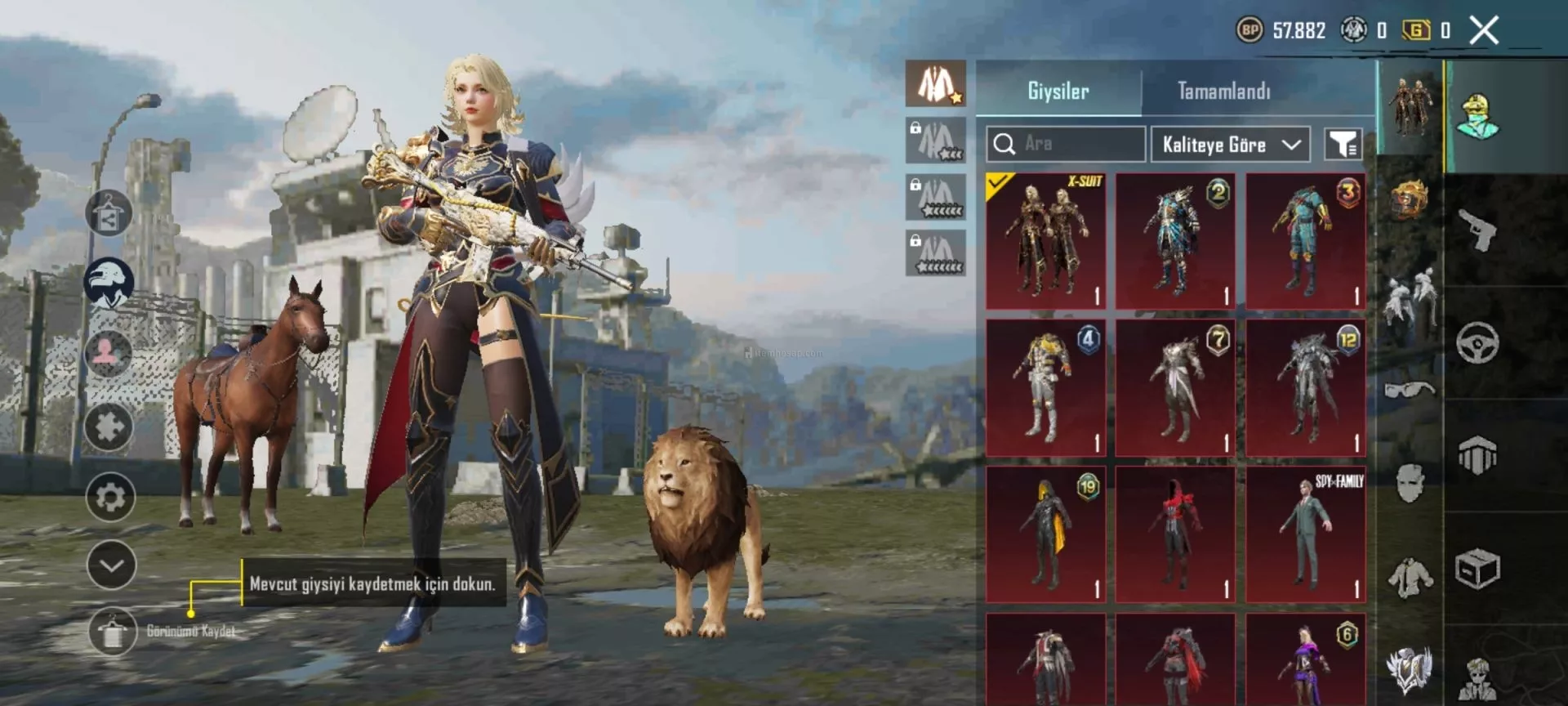Pick the outfit with level 19 badge

pyautogui.click(x=1045, y=534)
